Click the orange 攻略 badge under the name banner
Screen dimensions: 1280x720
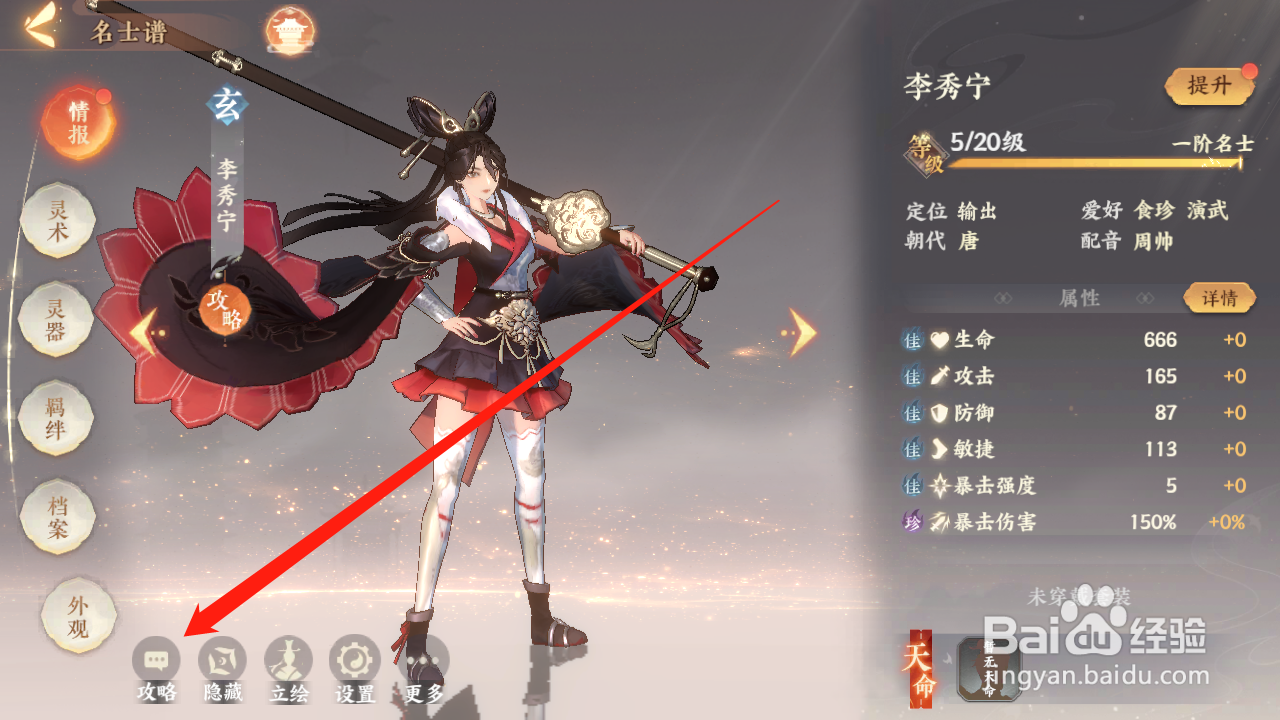(224, 309)
